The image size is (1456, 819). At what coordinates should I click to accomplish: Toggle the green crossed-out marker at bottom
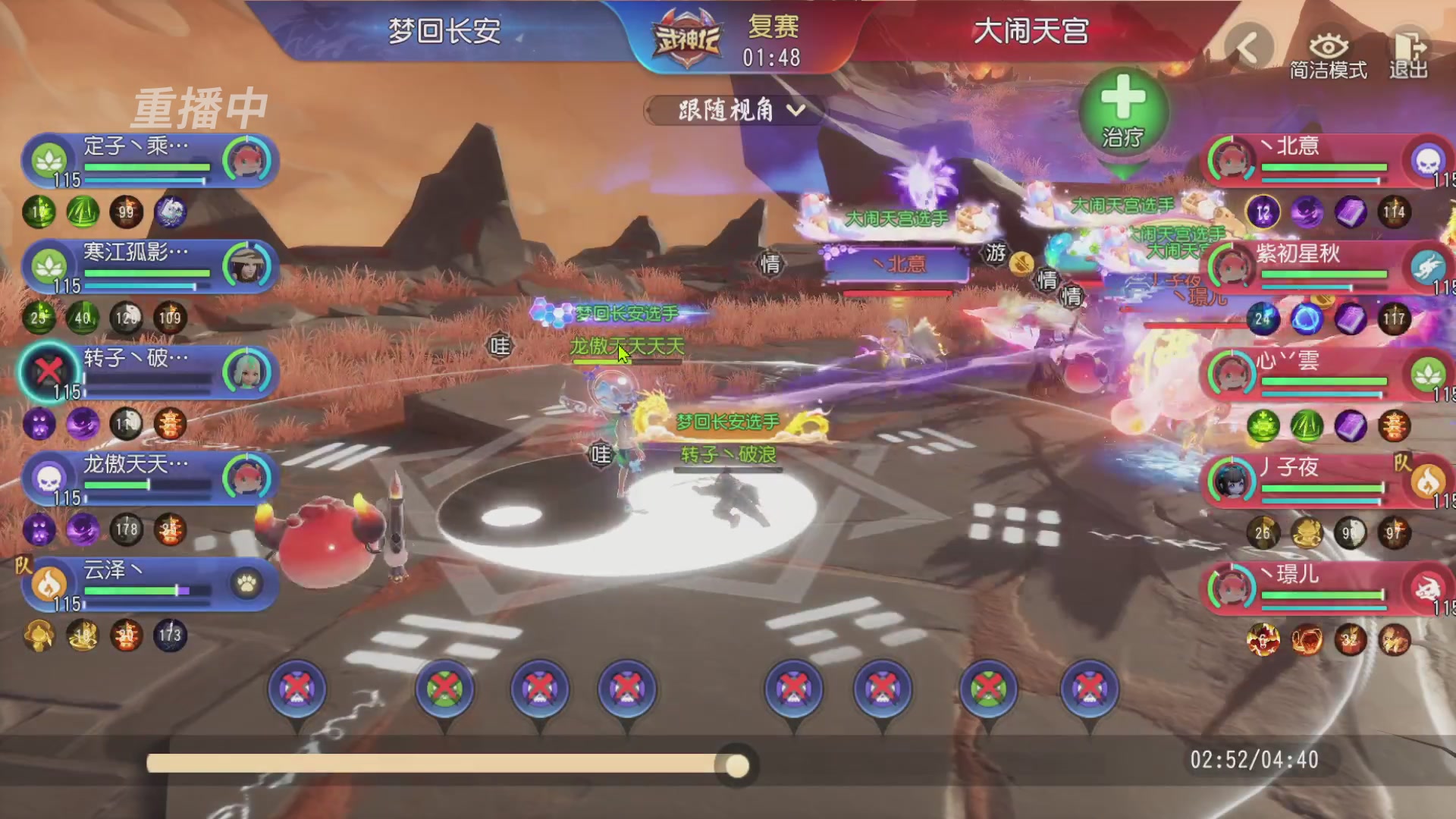click(445, 688)
